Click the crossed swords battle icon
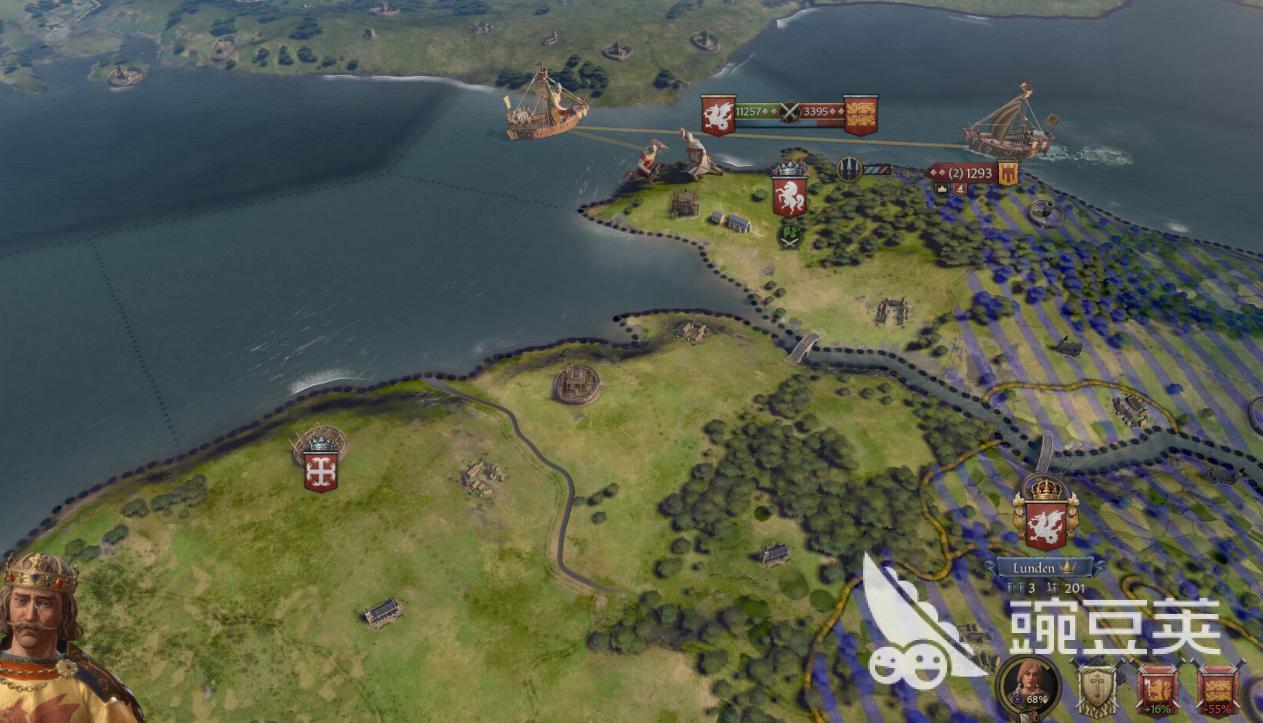 (x=790, y=111)
